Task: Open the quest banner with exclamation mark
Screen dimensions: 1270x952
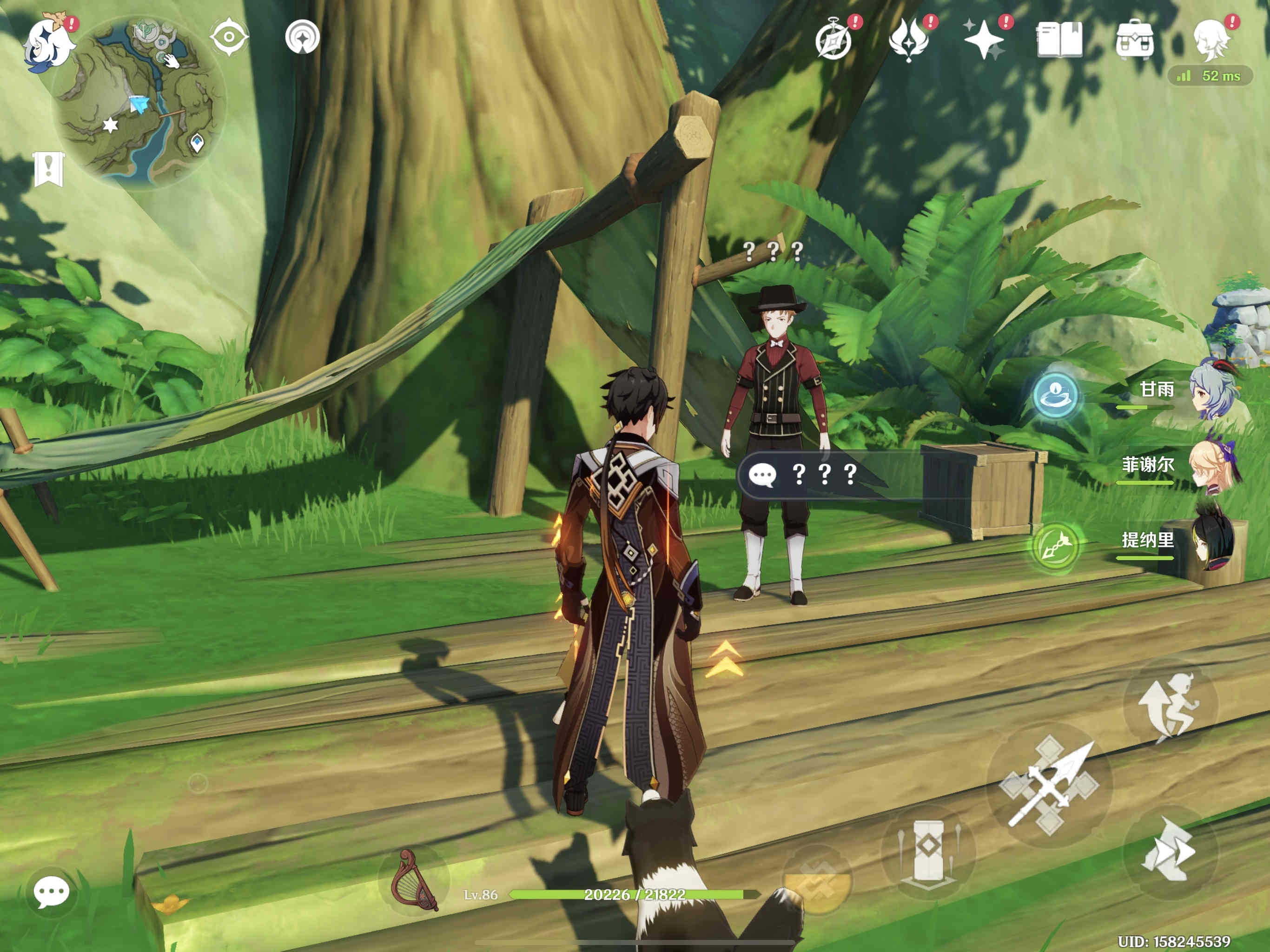Action: (x=48, y=169)
